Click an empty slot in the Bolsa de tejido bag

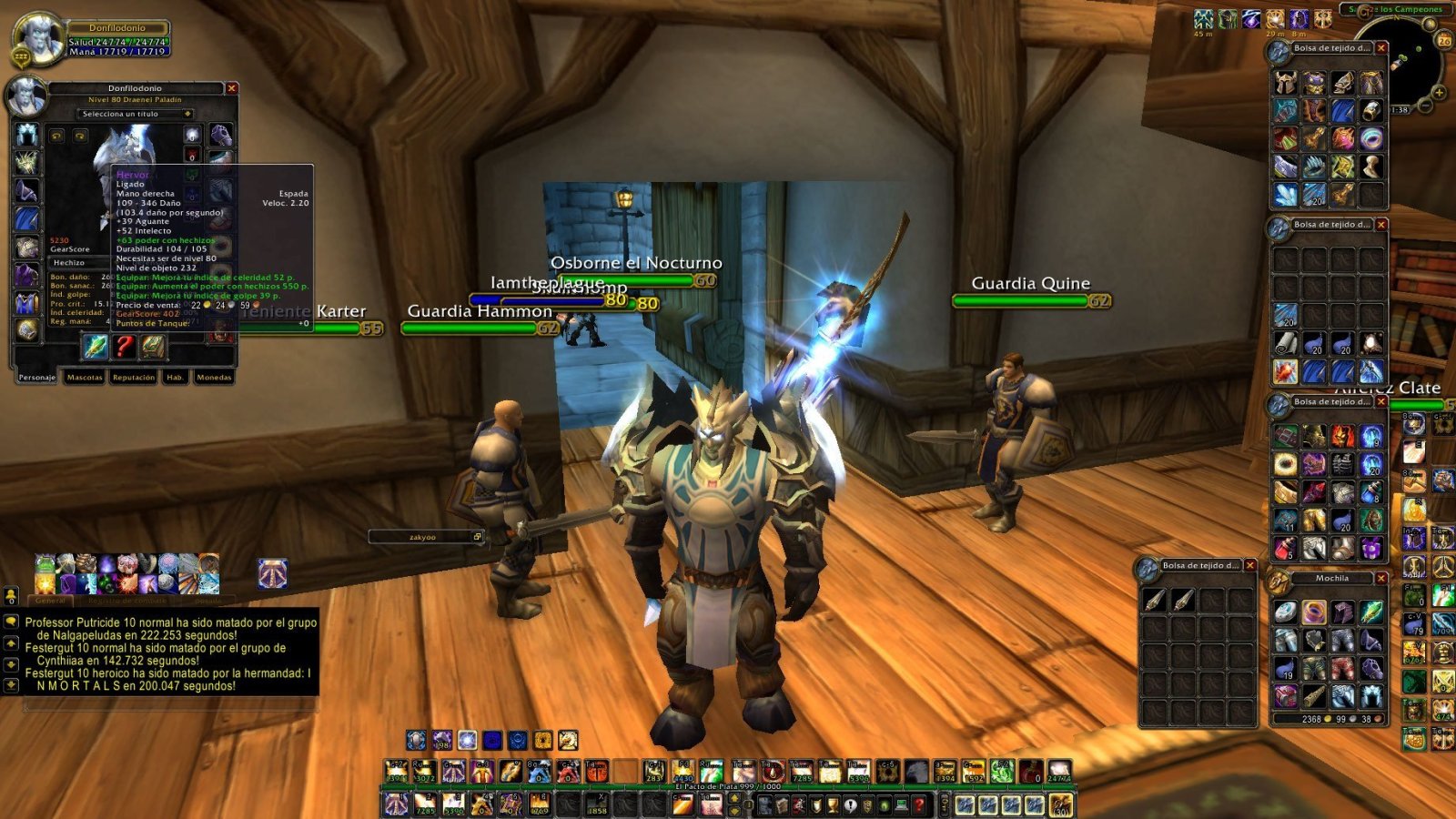(1371, 195)
